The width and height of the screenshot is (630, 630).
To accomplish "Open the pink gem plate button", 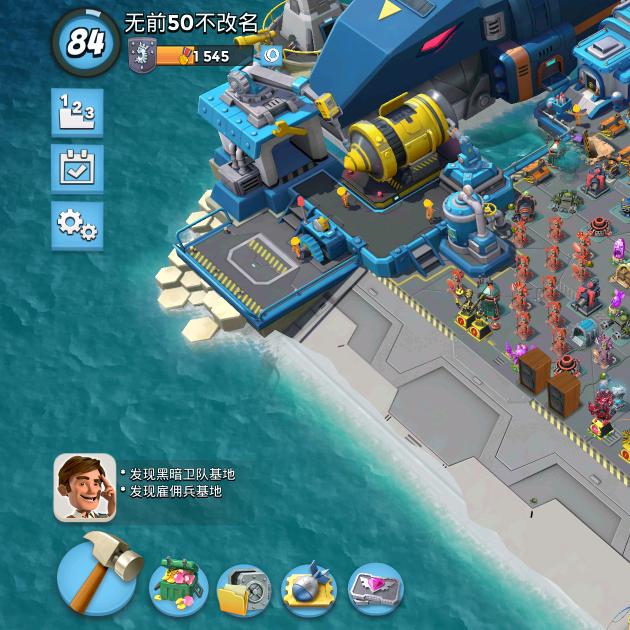I will click(375, 590).
